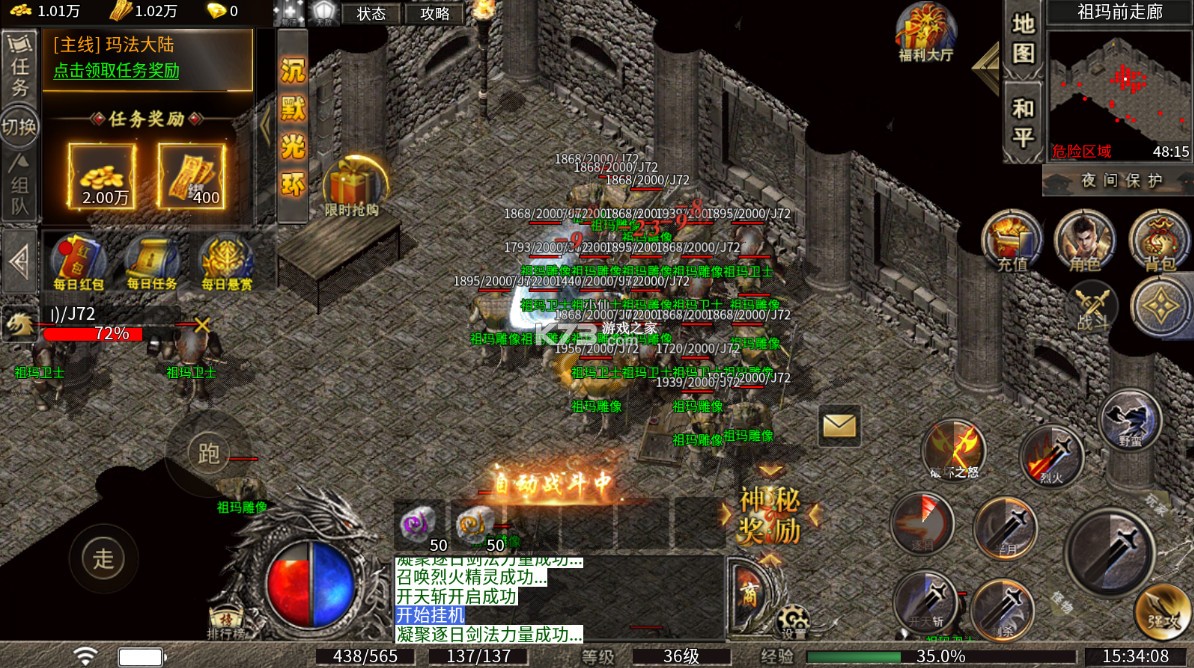The image size is (1194, 668).
Task: Toggle the 和平 peace attack mode
Action: (x=1023, y=121)
